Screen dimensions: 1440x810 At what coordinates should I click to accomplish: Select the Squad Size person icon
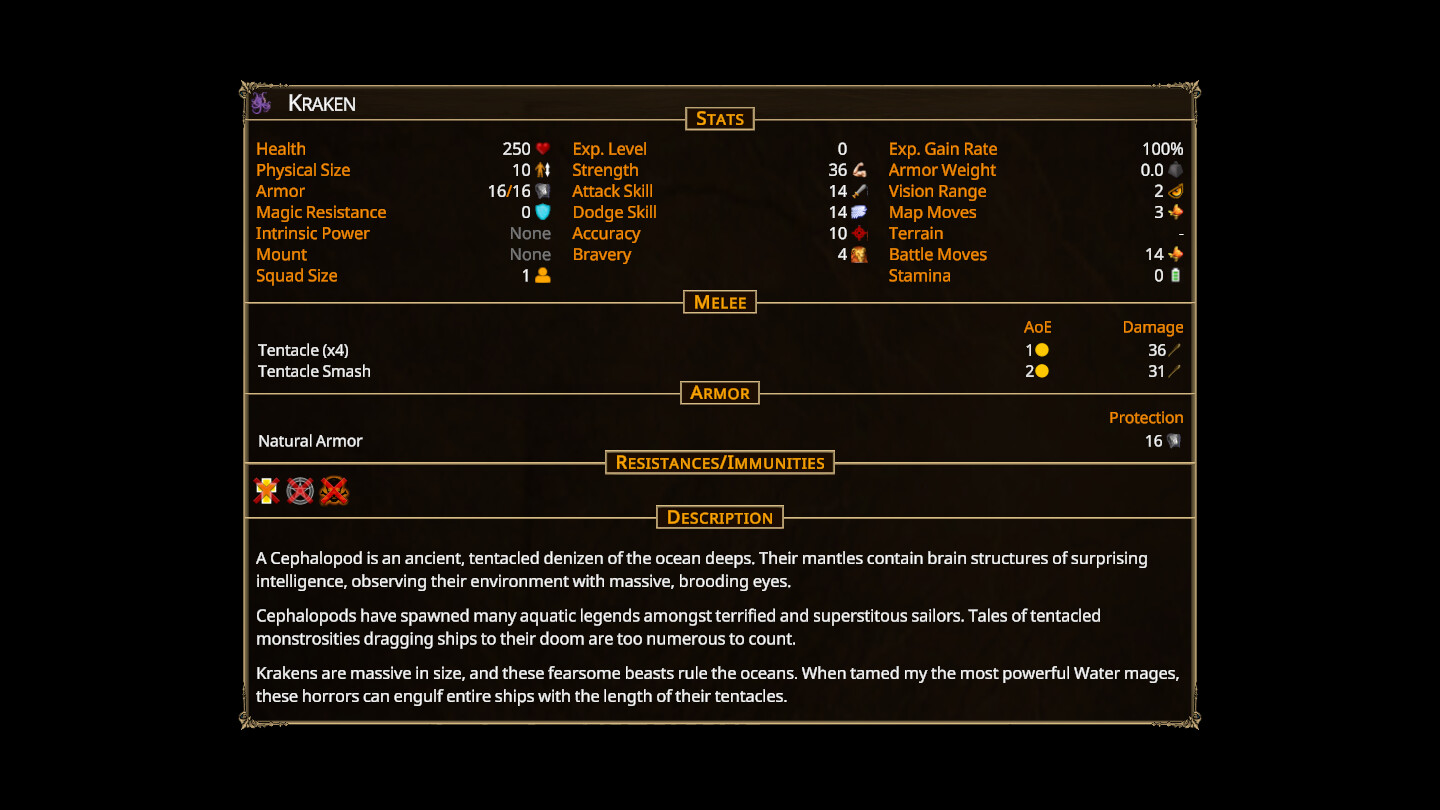point(542,275)
